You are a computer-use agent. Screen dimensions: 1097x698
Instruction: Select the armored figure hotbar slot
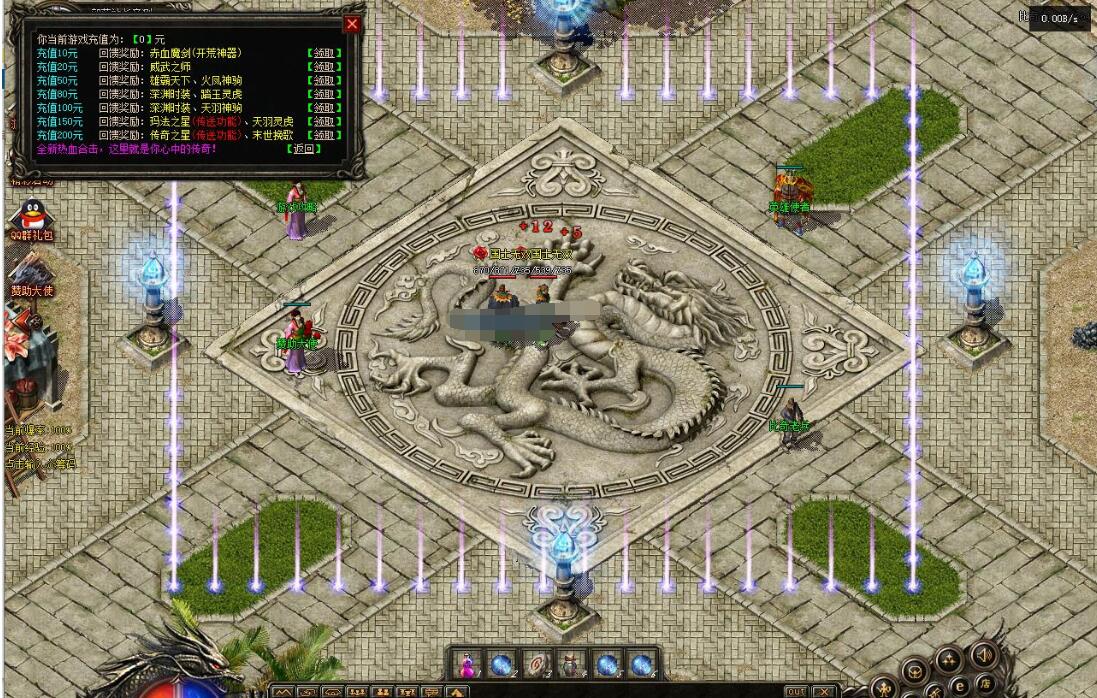point(571,664)
